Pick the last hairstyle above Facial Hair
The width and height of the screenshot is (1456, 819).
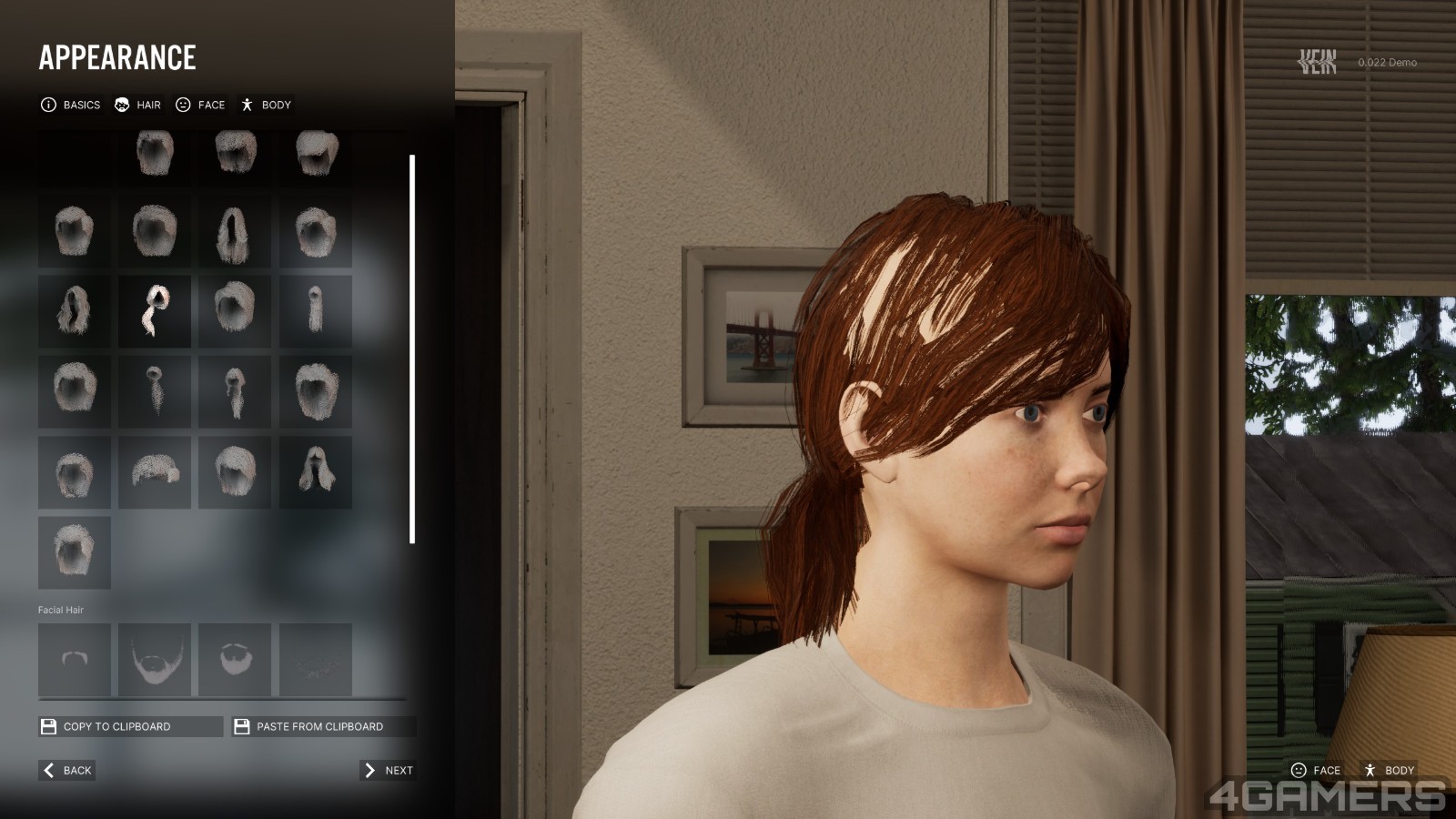click(75, 552)
